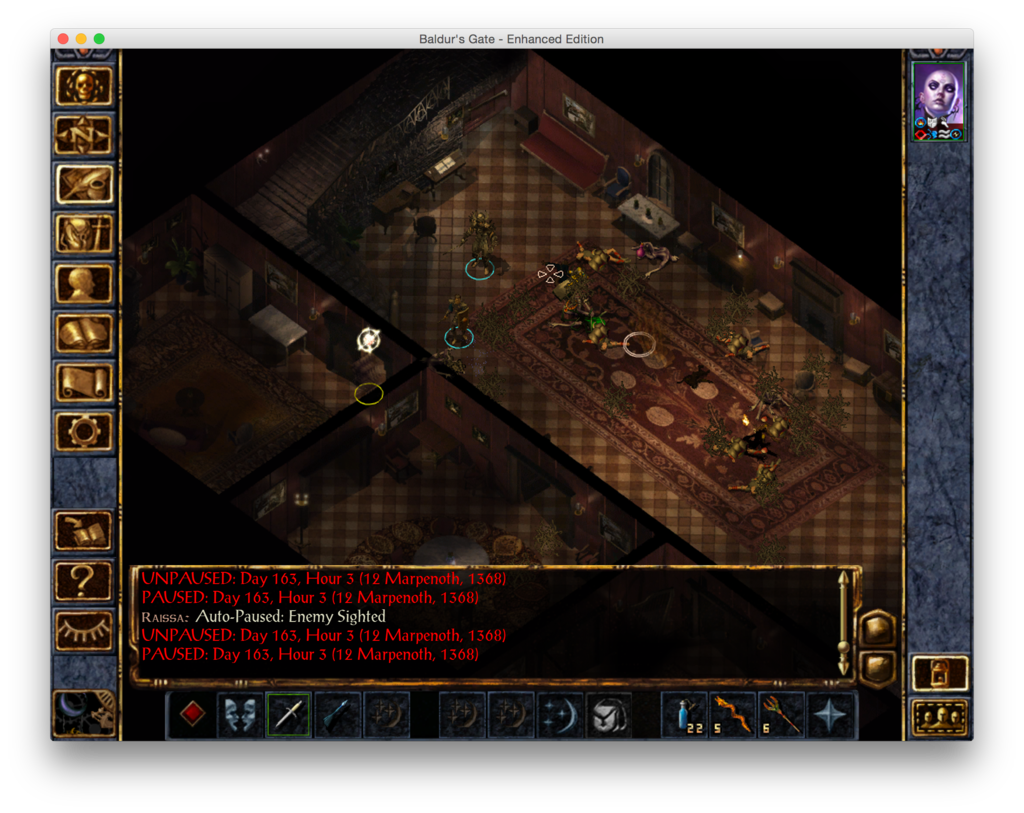This screenshot has width=1024, height=813.
Task: Open the area map with the compass button
Action: (84, 135)
